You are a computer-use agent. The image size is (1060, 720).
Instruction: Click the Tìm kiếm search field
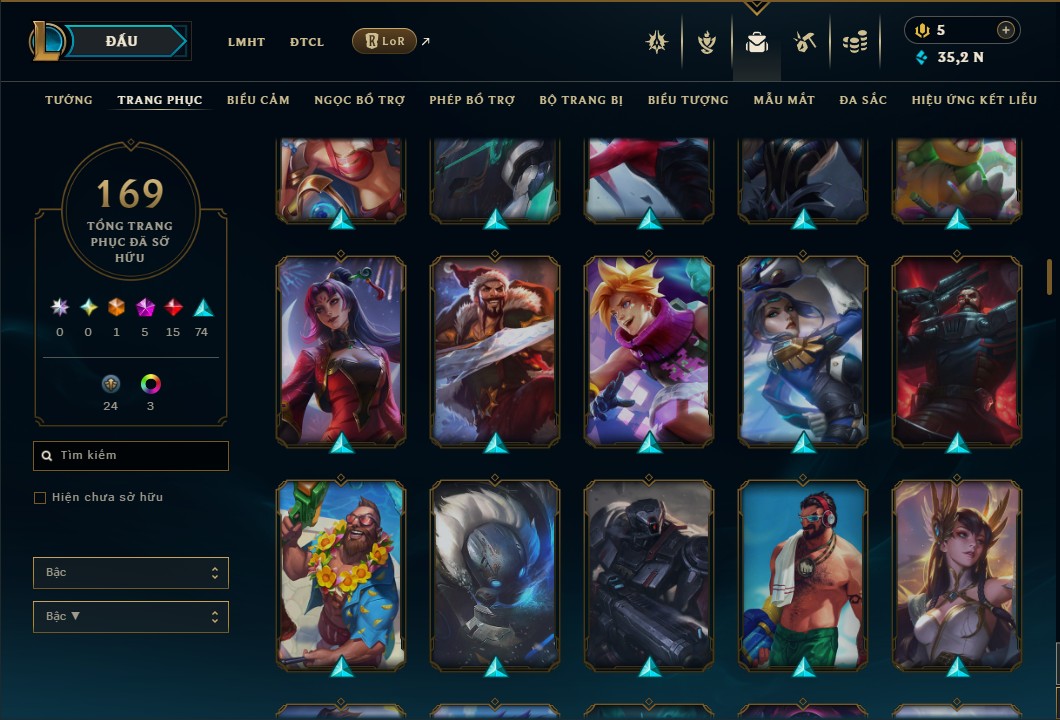[131, 456]
